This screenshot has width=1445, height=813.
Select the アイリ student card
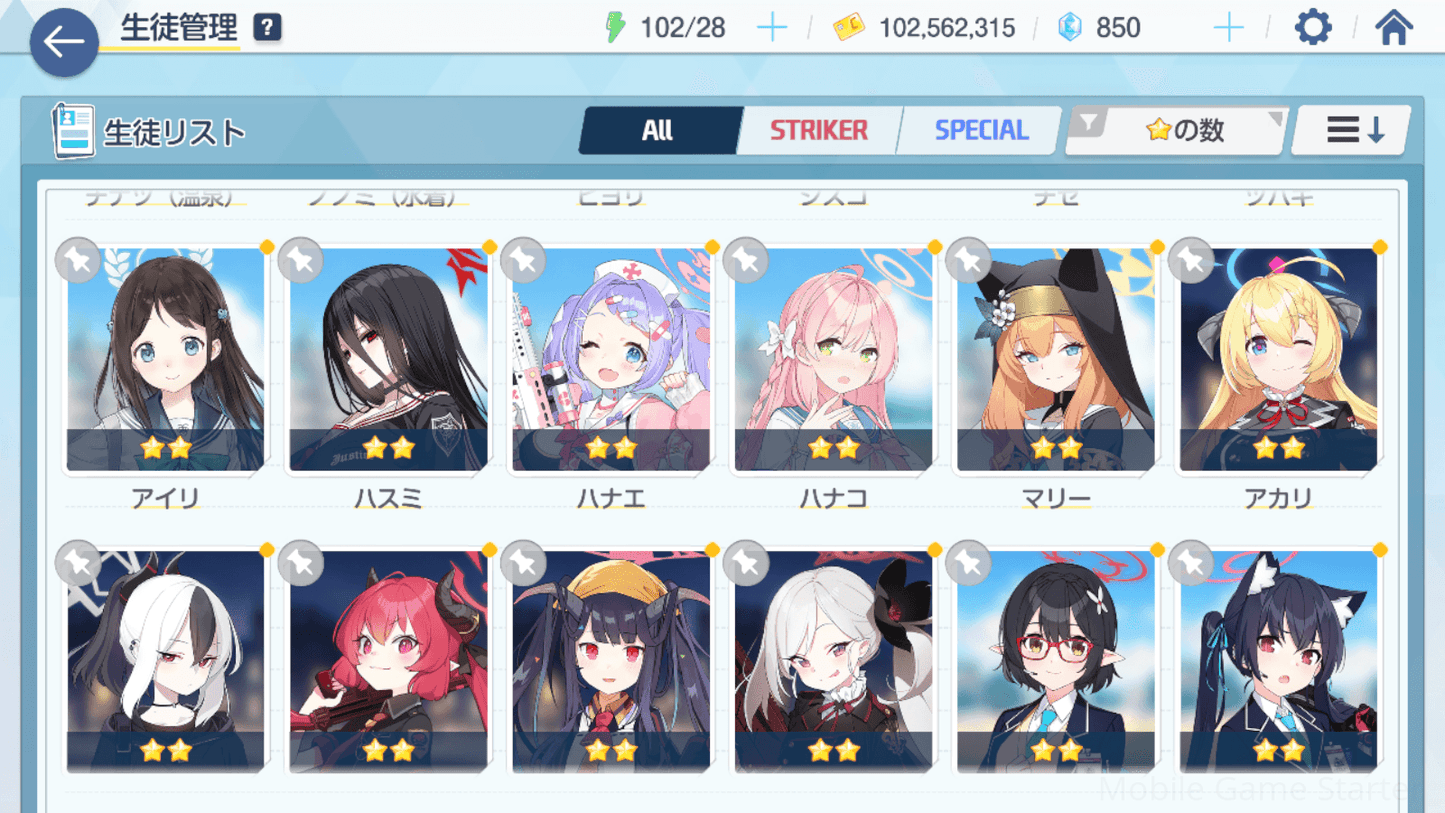point(166,360)
